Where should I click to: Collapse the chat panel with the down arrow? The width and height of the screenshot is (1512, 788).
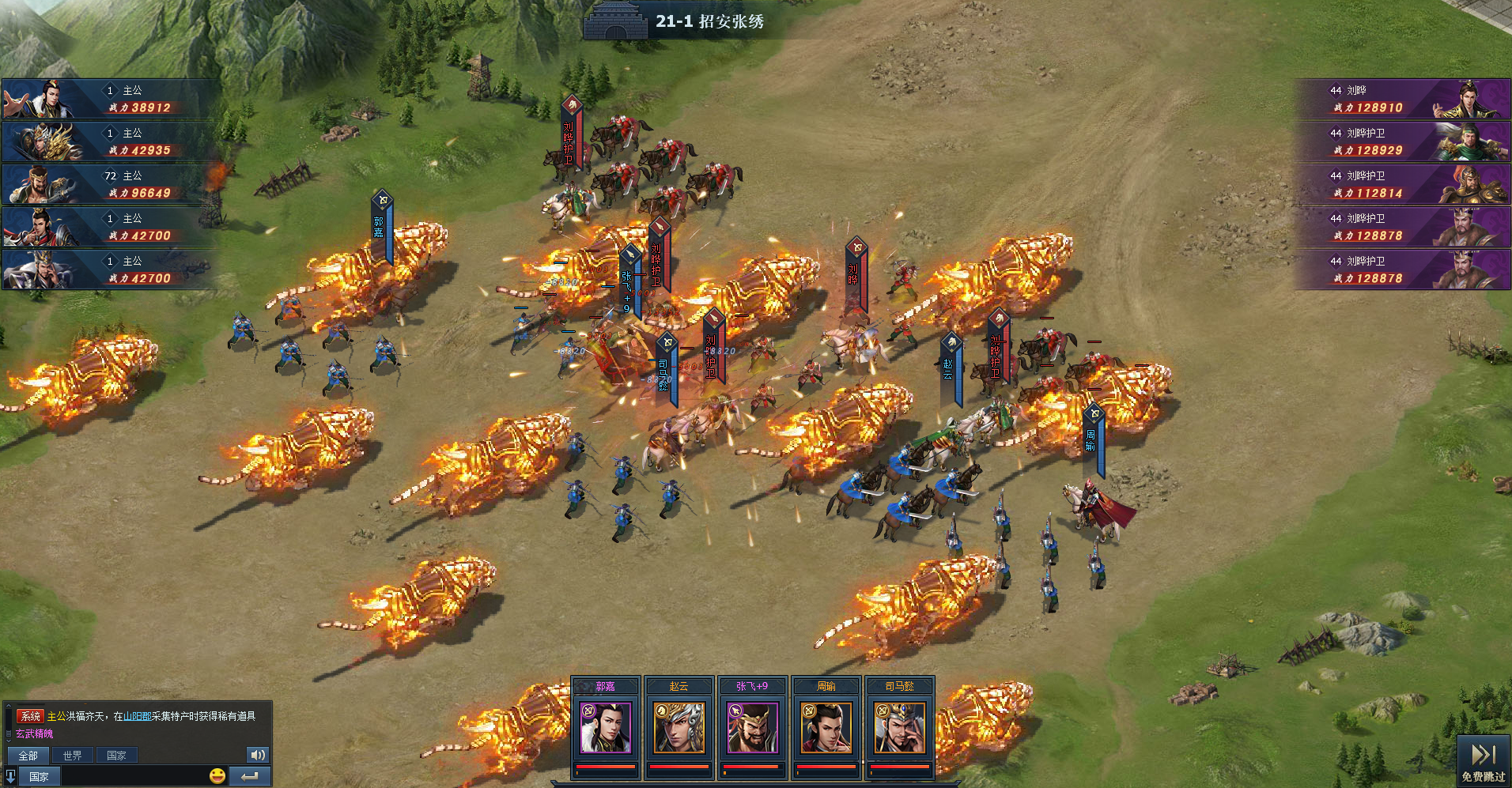point(10,776)
